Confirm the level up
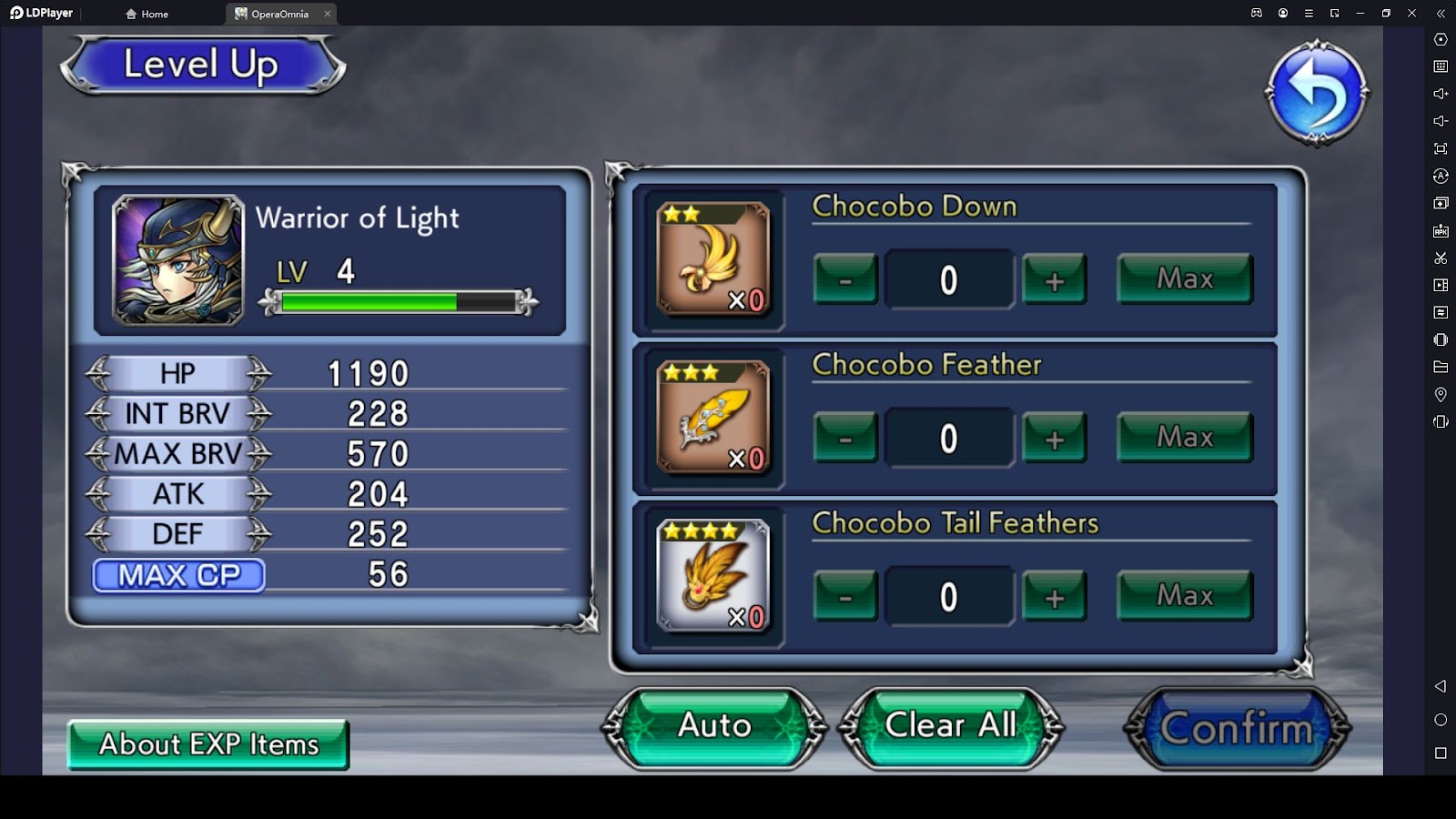The width and height of the screenshot is (1456, 819). [1237, 728]
